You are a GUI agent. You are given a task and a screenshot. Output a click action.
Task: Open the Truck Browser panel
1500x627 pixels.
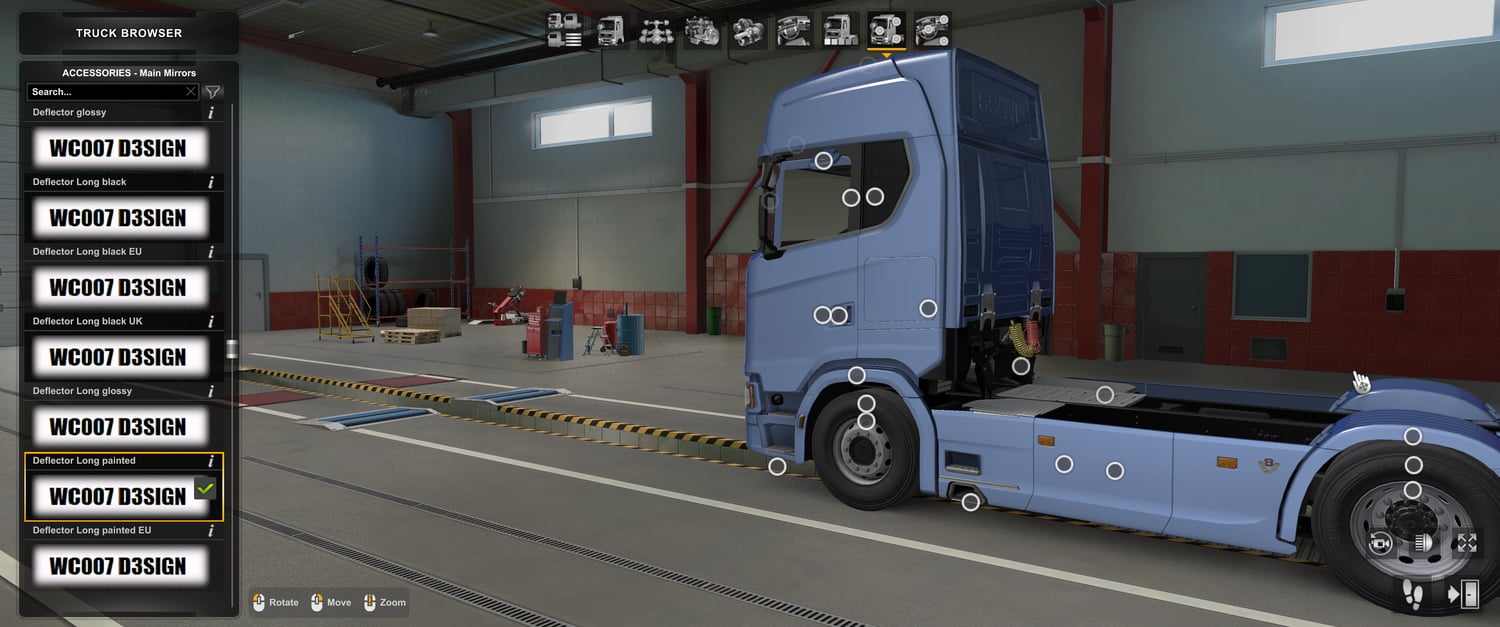[x=129, y=33]
